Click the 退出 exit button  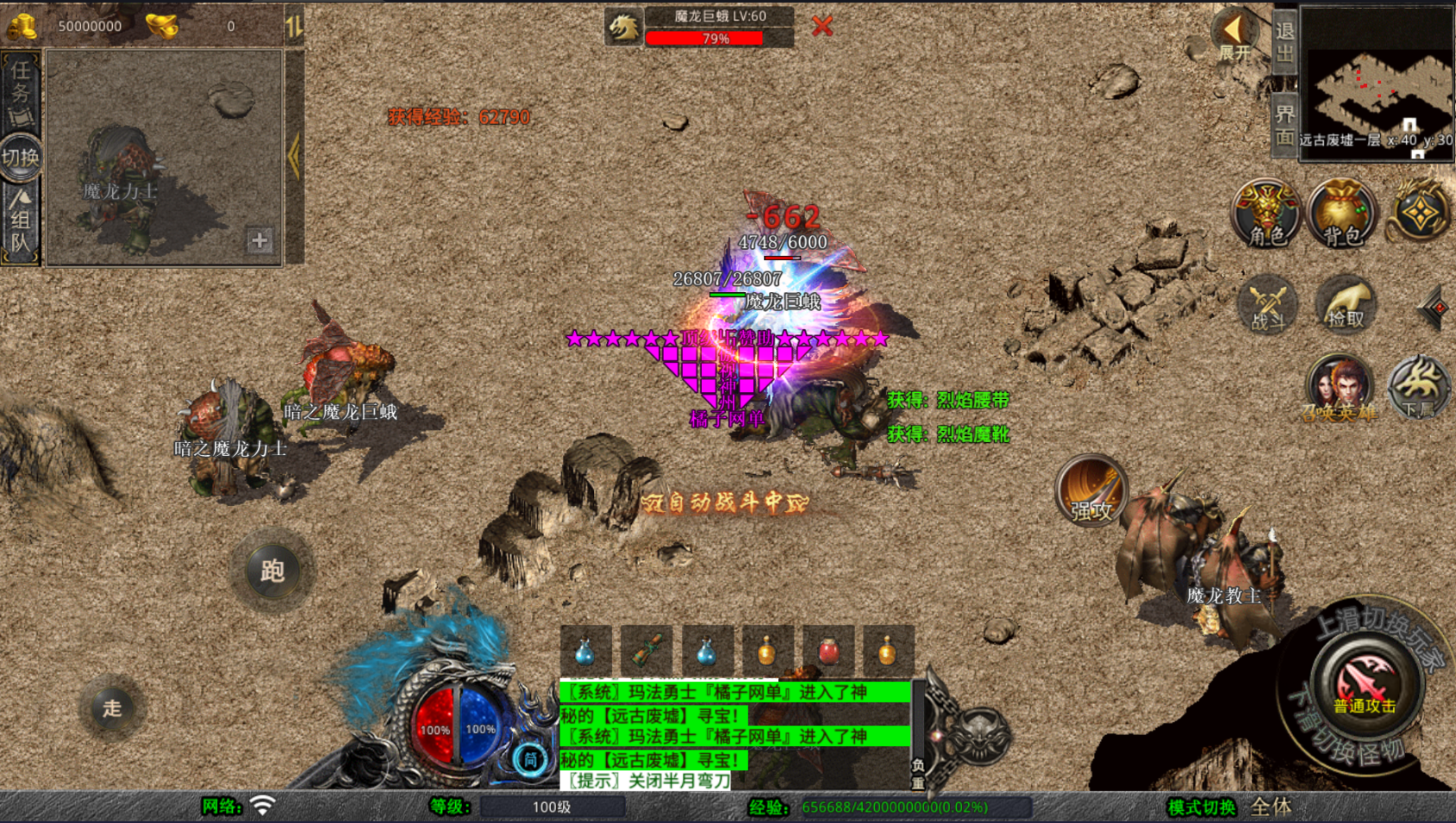(1284, 41)
